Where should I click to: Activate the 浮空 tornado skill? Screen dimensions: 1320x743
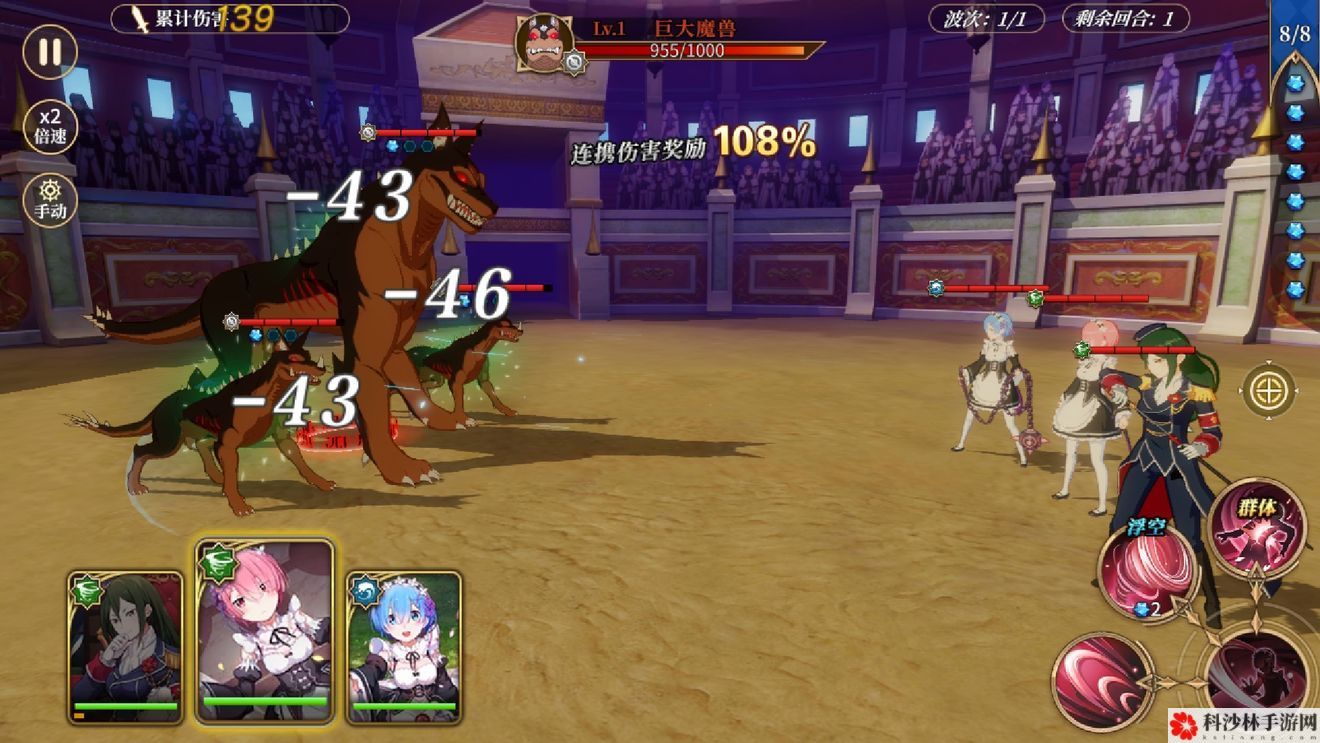tap(1147, 572)
